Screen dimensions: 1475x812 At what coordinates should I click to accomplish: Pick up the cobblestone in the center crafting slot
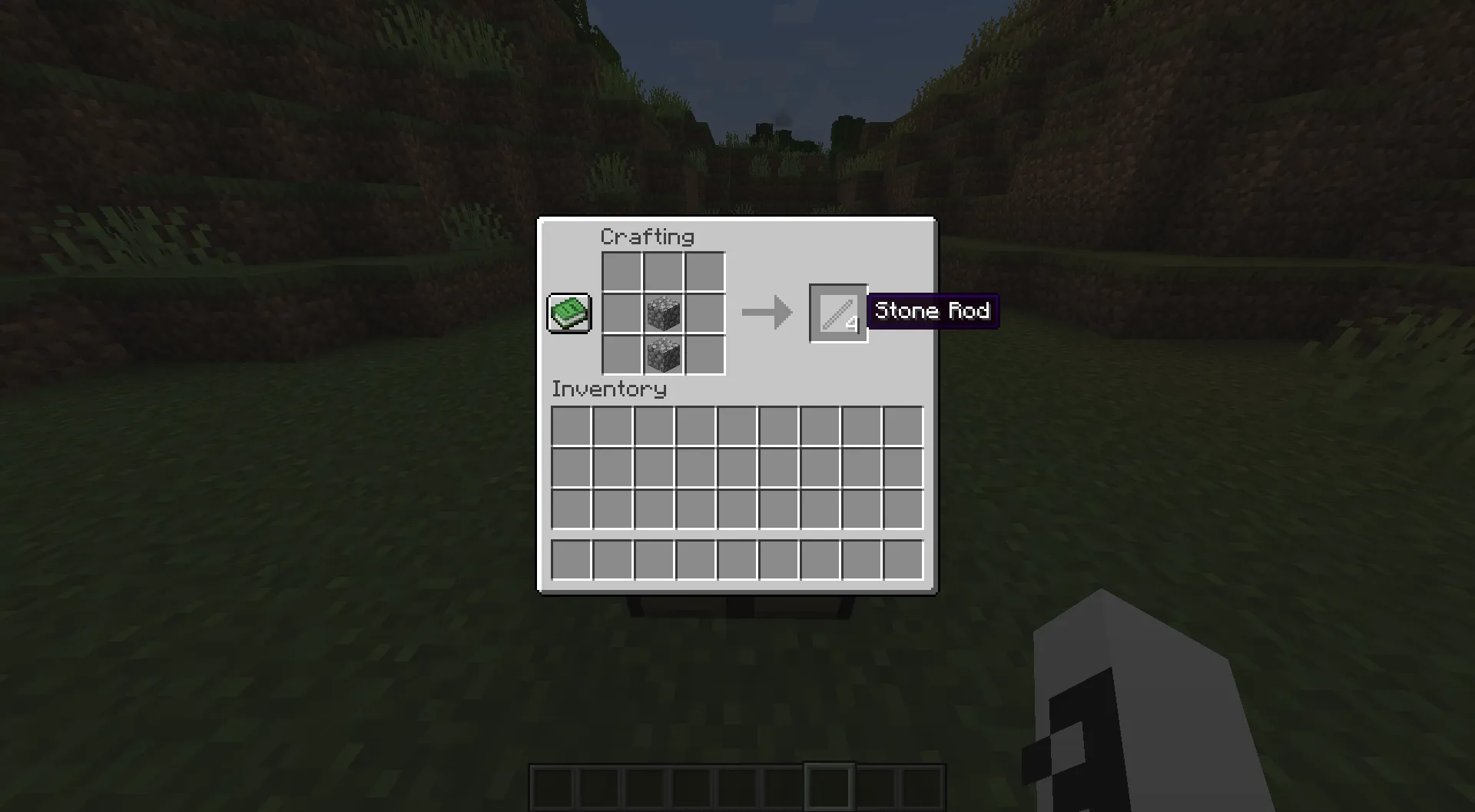tap(663, 312)
